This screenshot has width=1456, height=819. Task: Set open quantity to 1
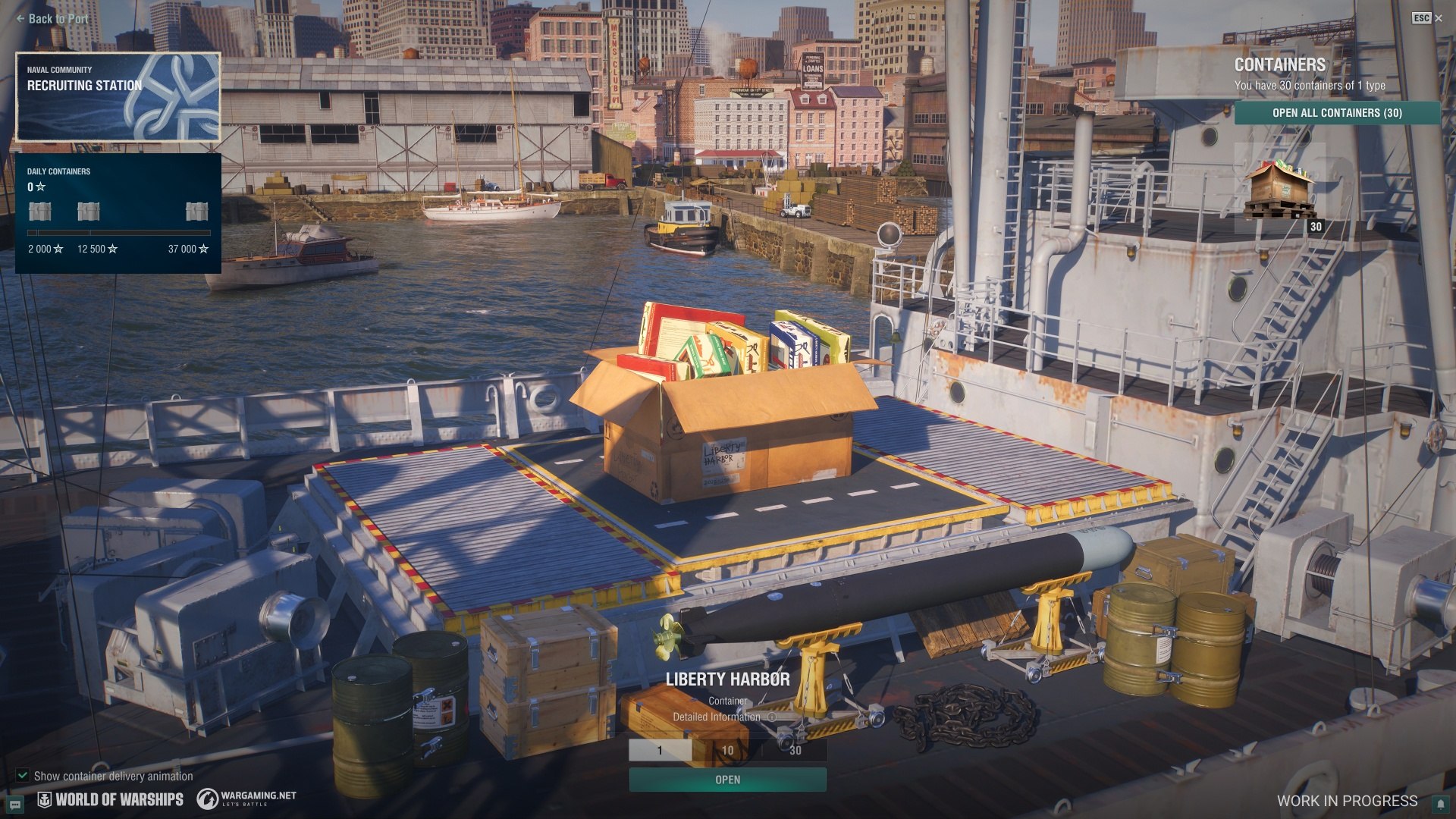point(661,750)
